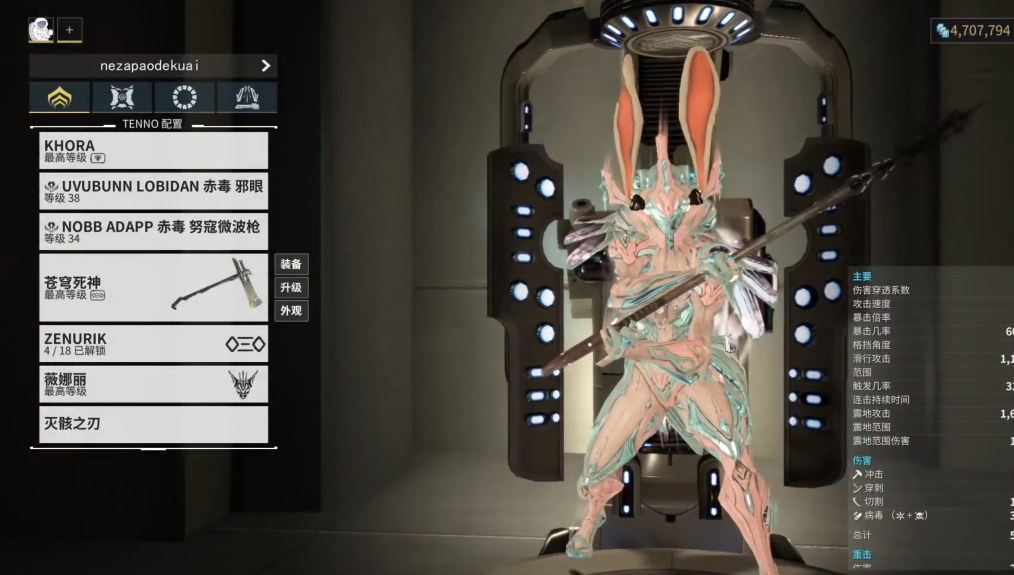Viewport: 1014px width, 575px height.
Task: Switch to the dashed ring icon tab
Action: (184, 97)
